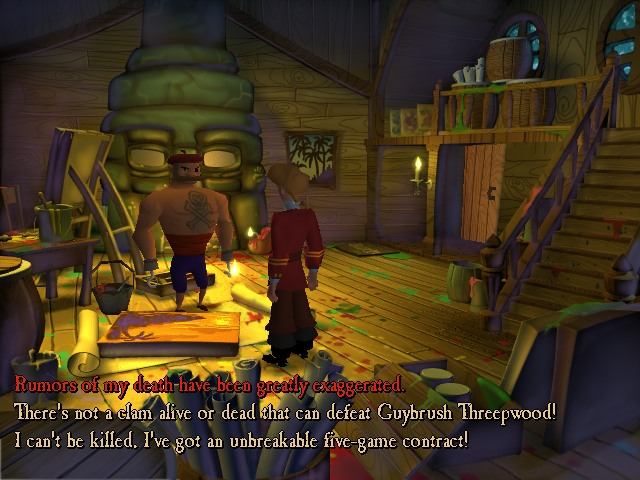This screenshot has height=480, width=640.
Task: Pick the unbreakable five-game contract reply
Action: coord(240,439)
